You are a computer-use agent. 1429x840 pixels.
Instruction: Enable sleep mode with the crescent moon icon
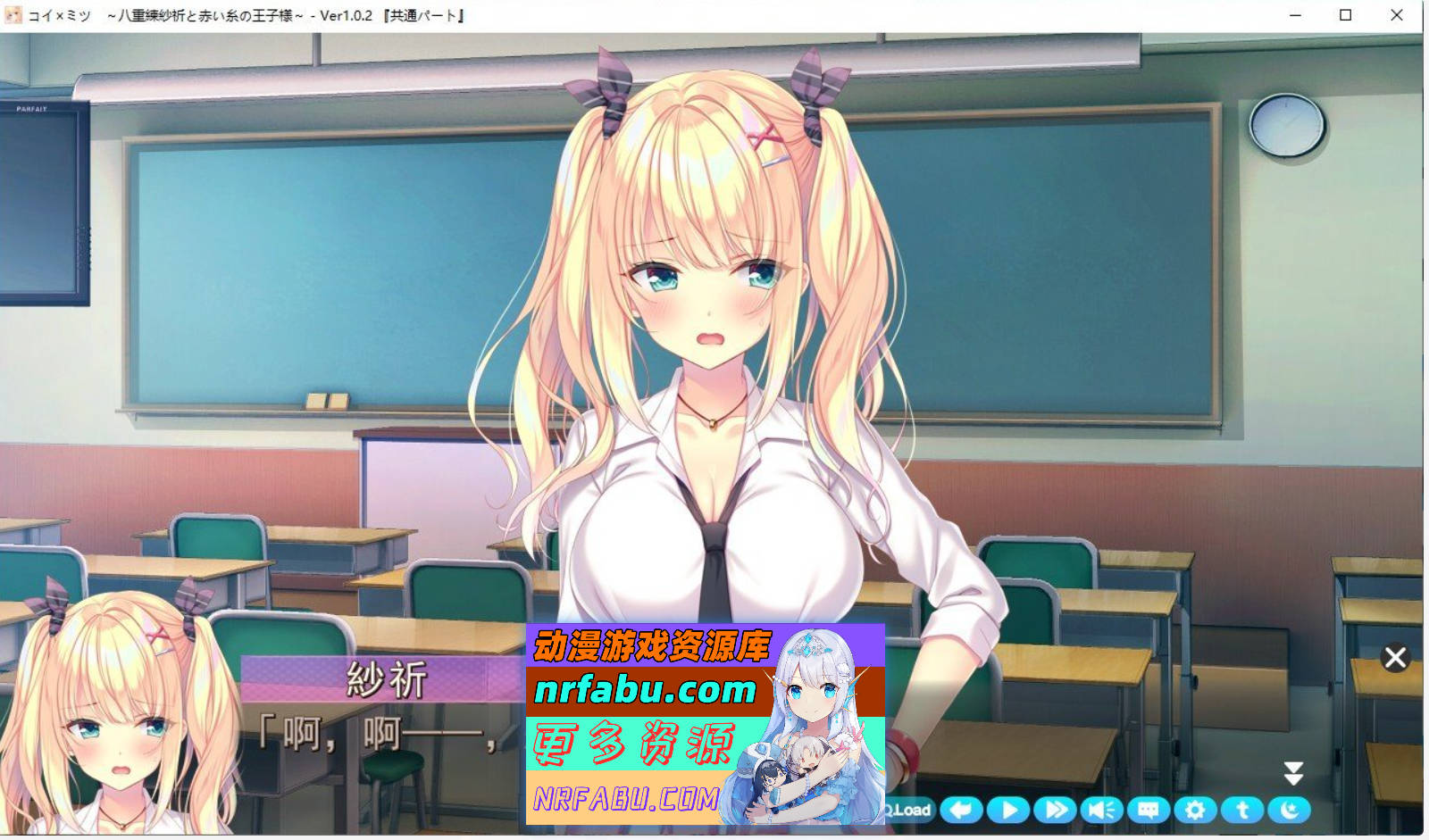tap(1288, 810)
